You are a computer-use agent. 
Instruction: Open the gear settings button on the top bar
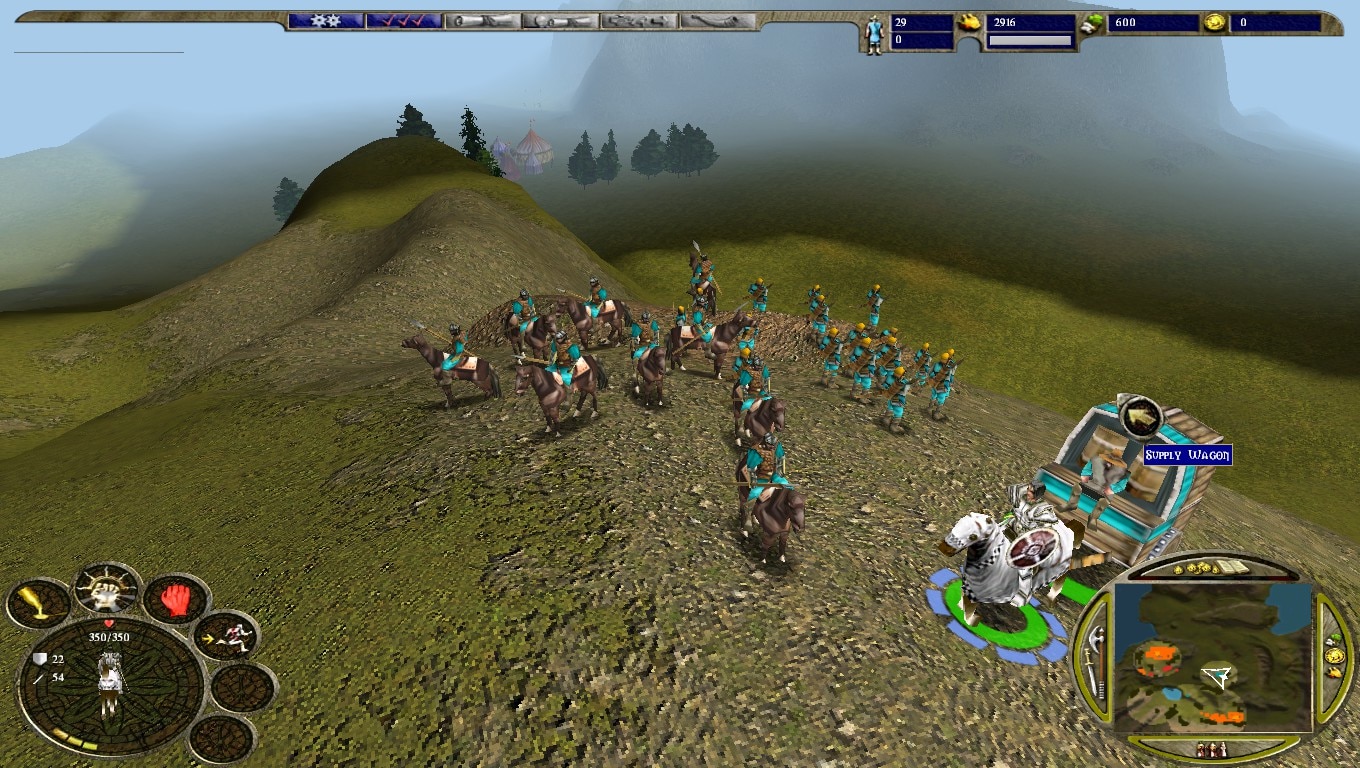[326, 21]
